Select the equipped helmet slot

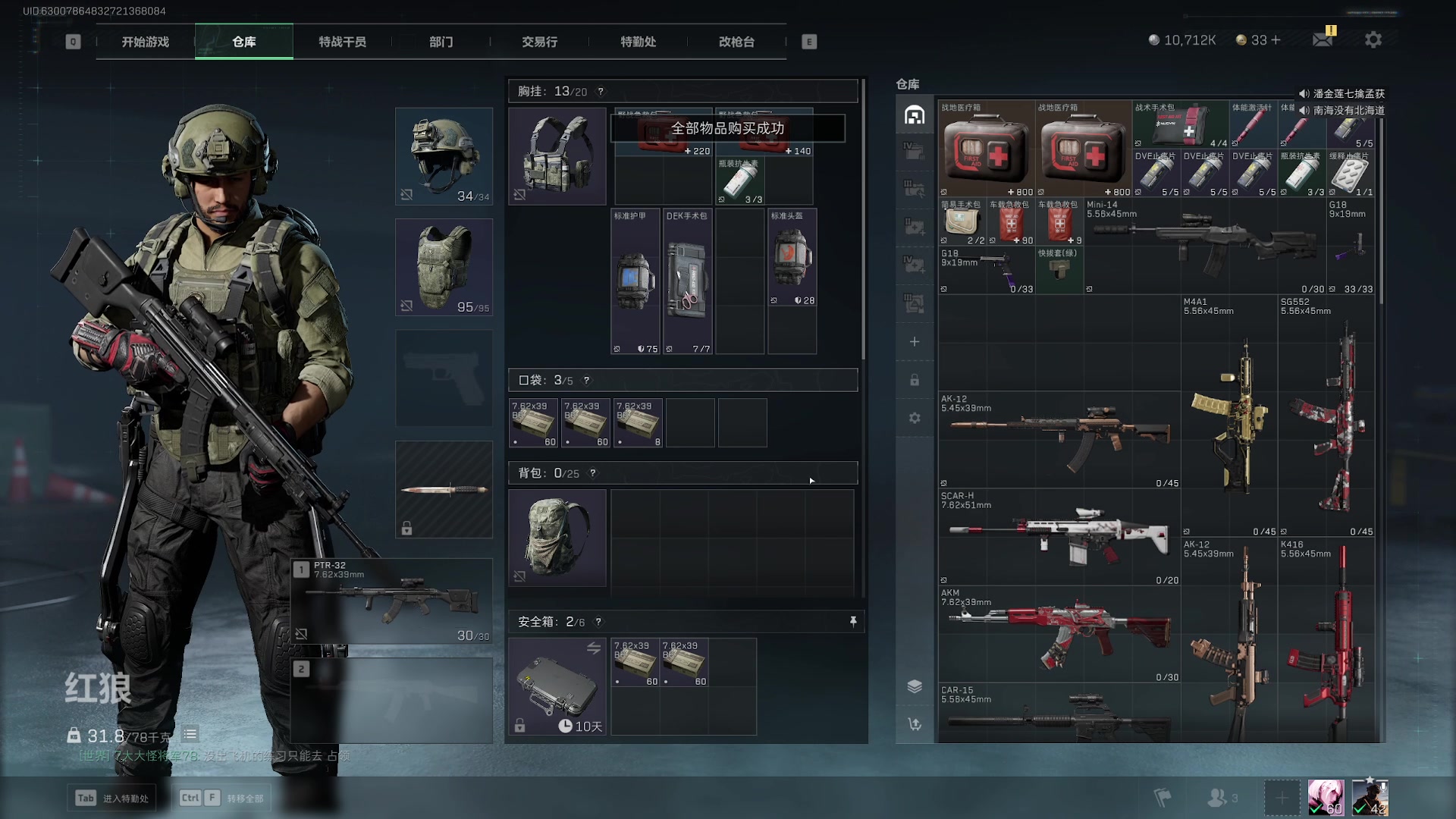[444, 156]
